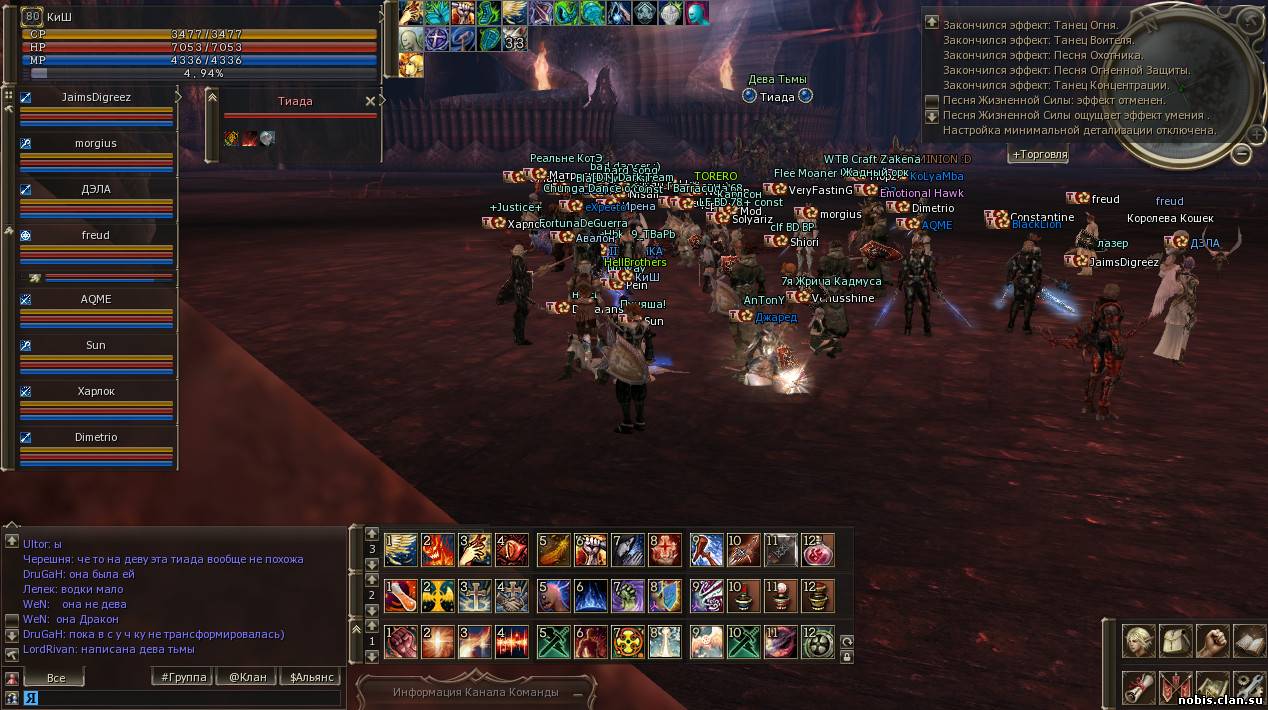Open the clan banners icon
The width and height of the screenshot is (1268, 710).
coord(1175,687)
